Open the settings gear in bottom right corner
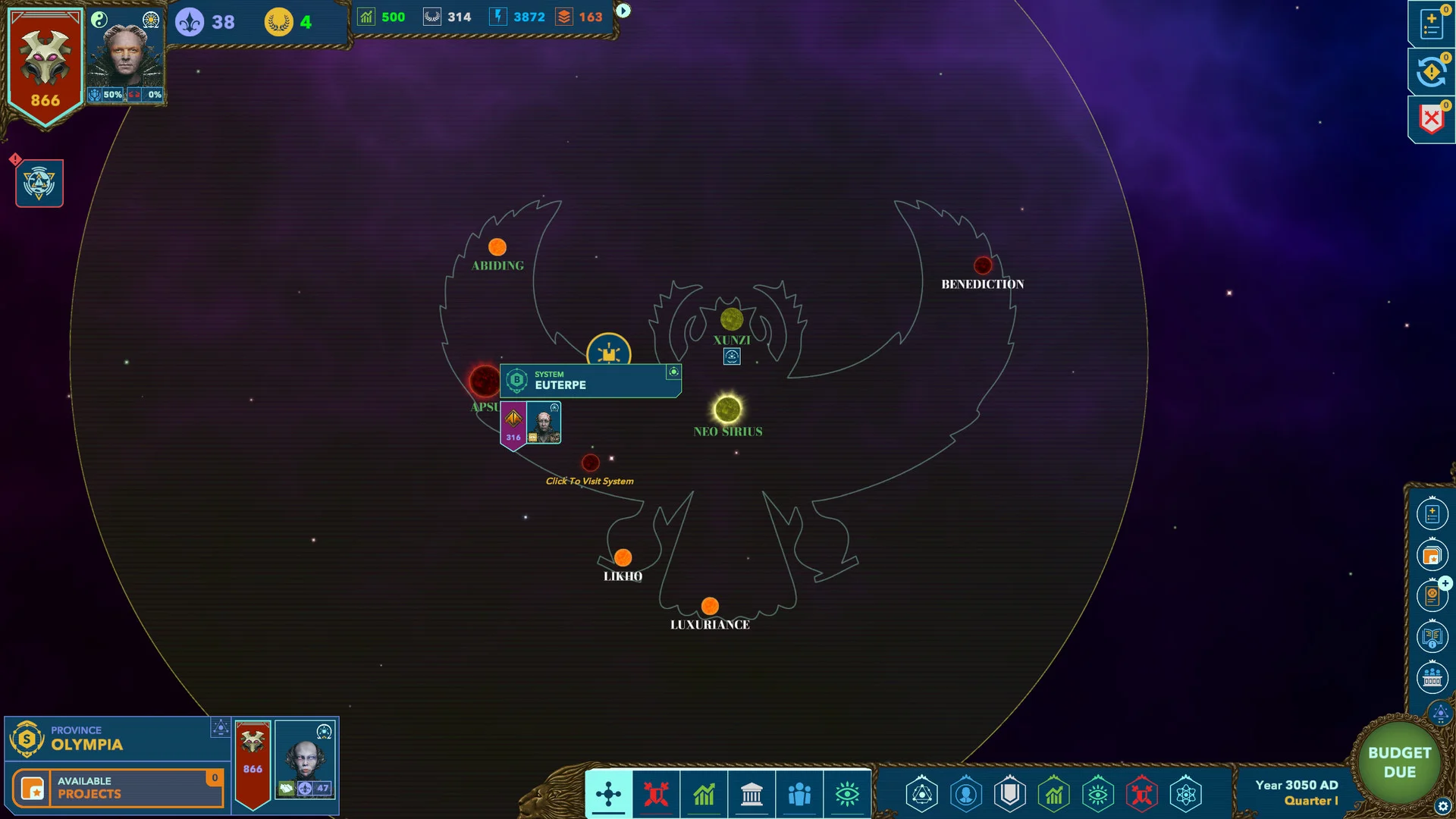 tap(1442, 805)
